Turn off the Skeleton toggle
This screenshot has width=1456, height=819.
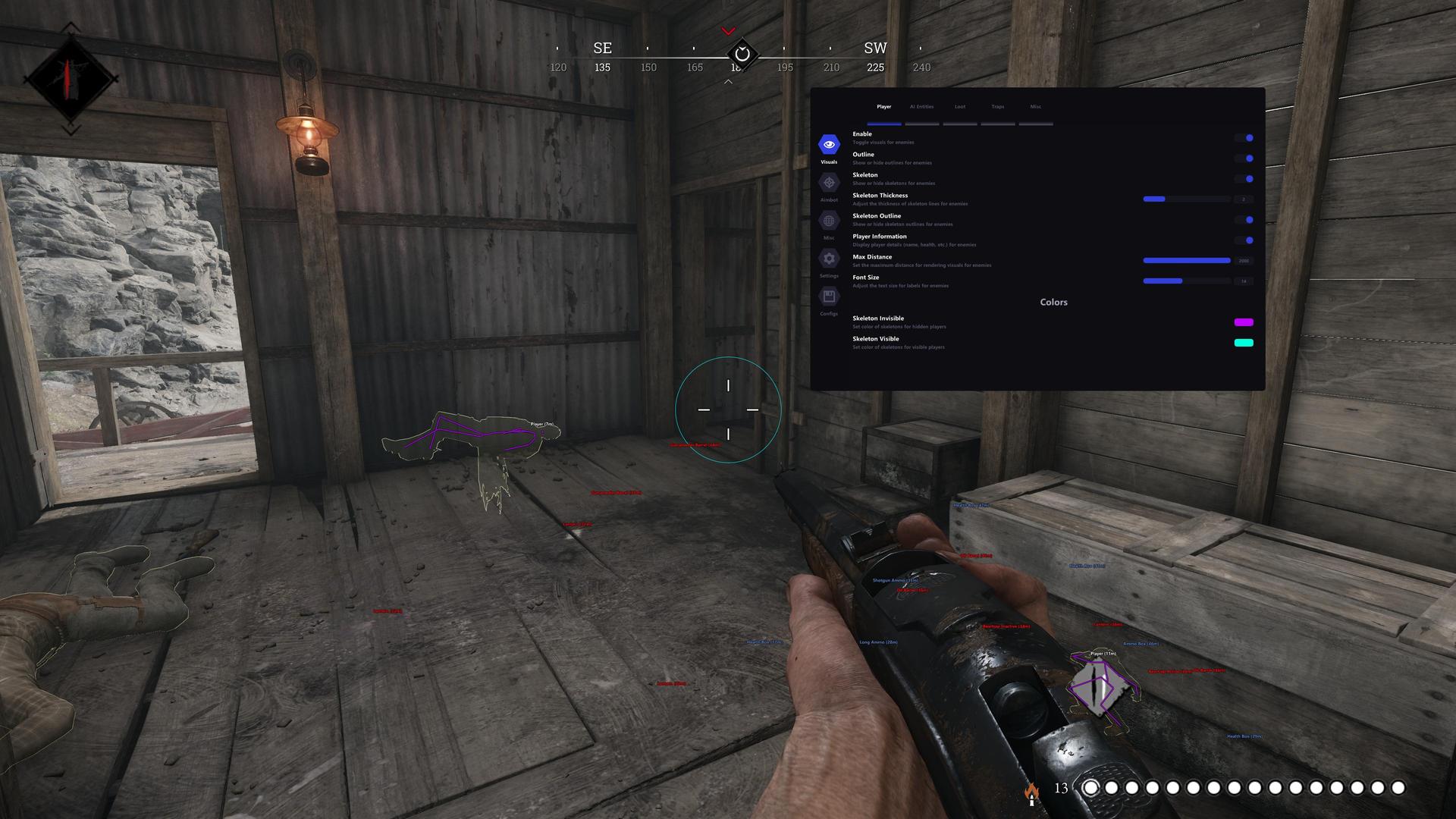point(1244,179)
